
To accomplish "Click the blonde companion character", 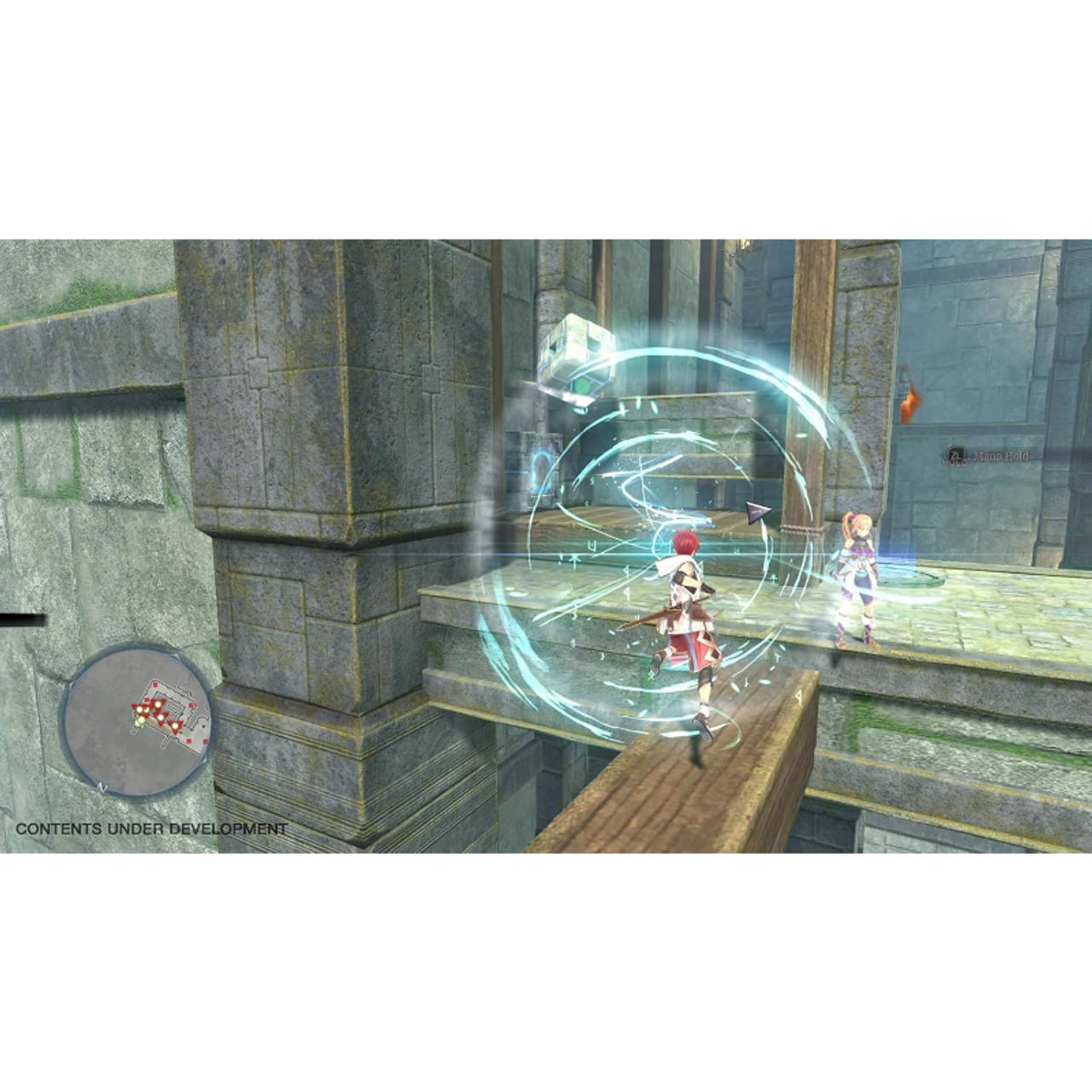I will pyautogui.click(x=857, y=580).
